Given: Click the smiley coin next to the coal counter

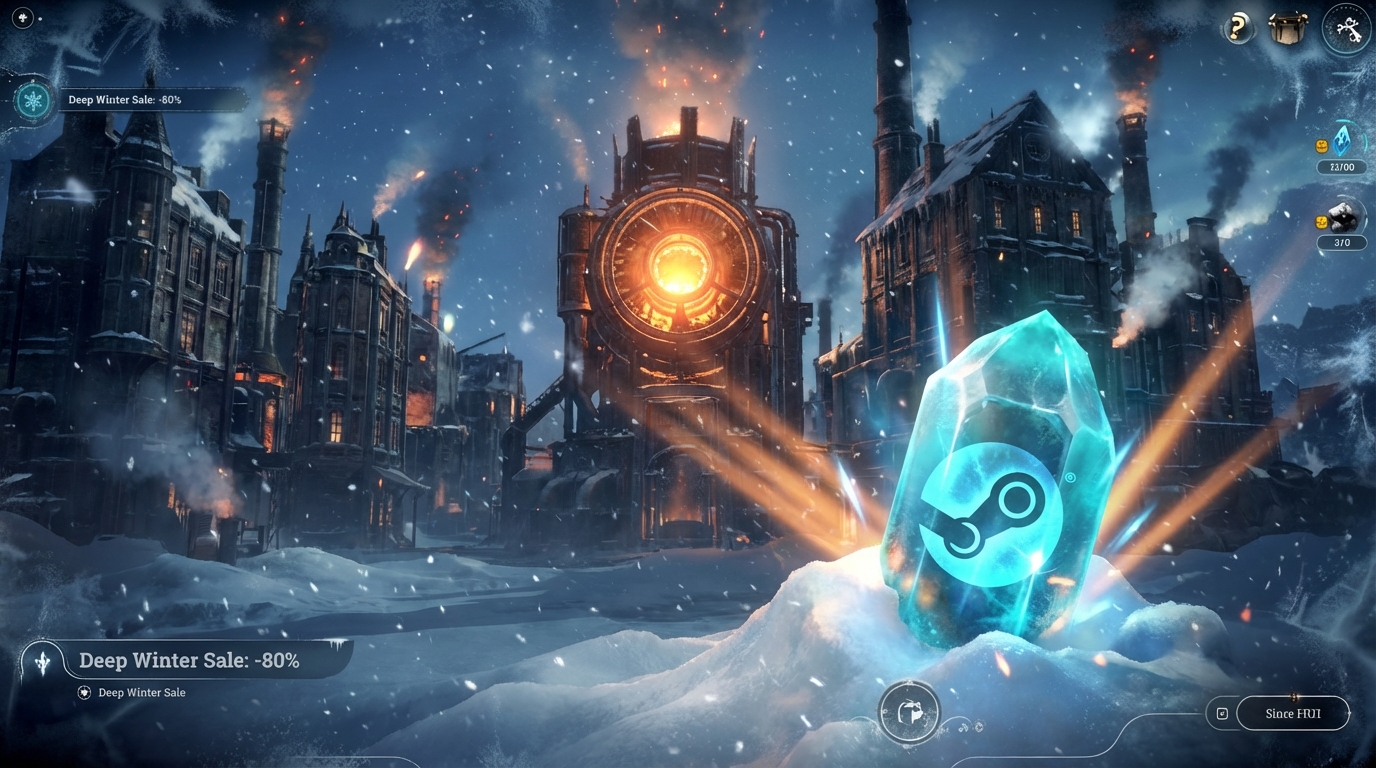Looking at the screenshot, I should [x=1322, y=222].
